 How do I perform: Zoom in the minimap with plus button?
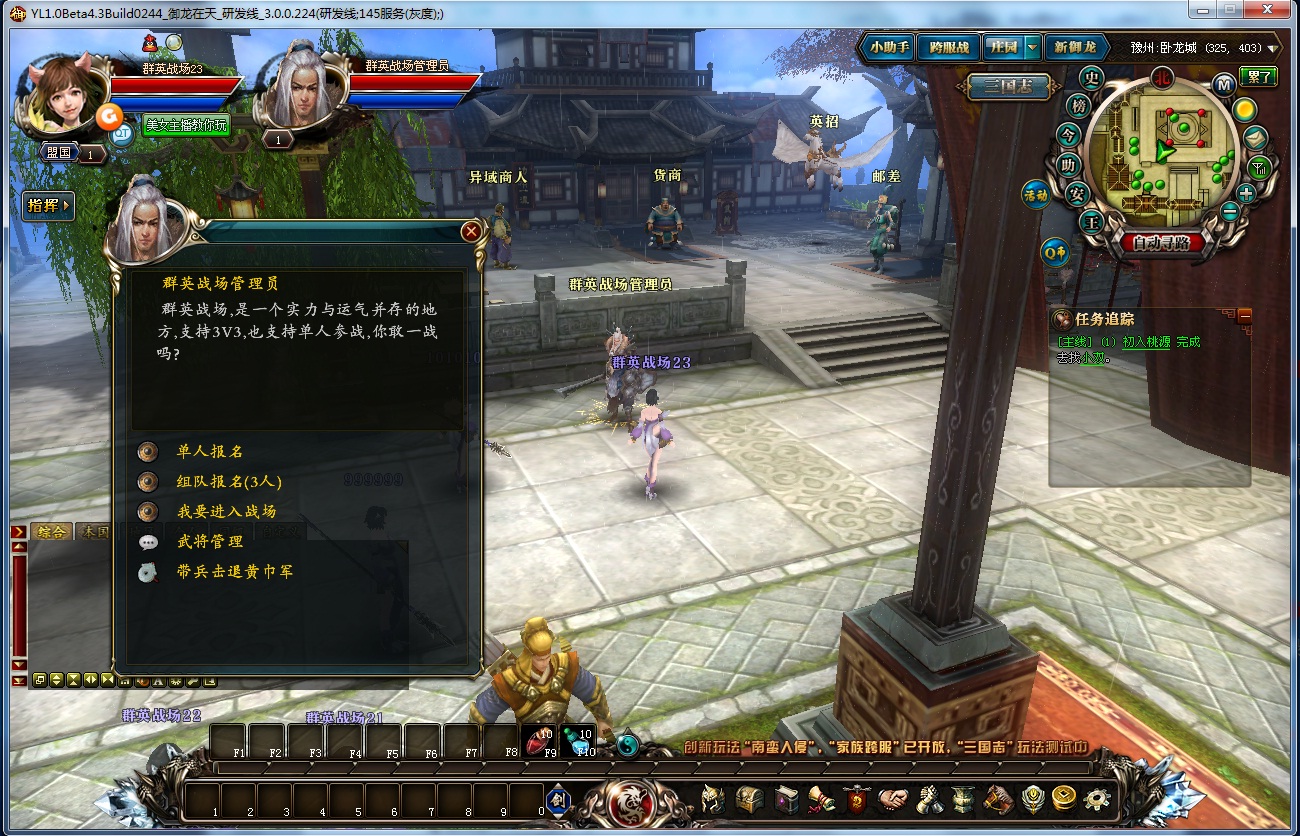tap(1246, 193)
